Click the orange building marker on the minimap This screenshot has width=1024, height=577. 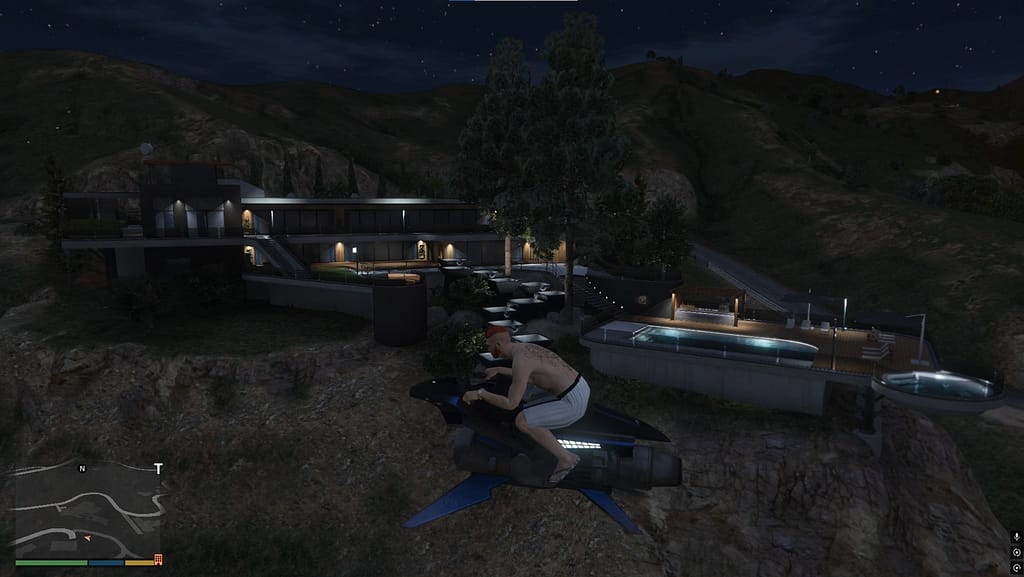(158, 560)
